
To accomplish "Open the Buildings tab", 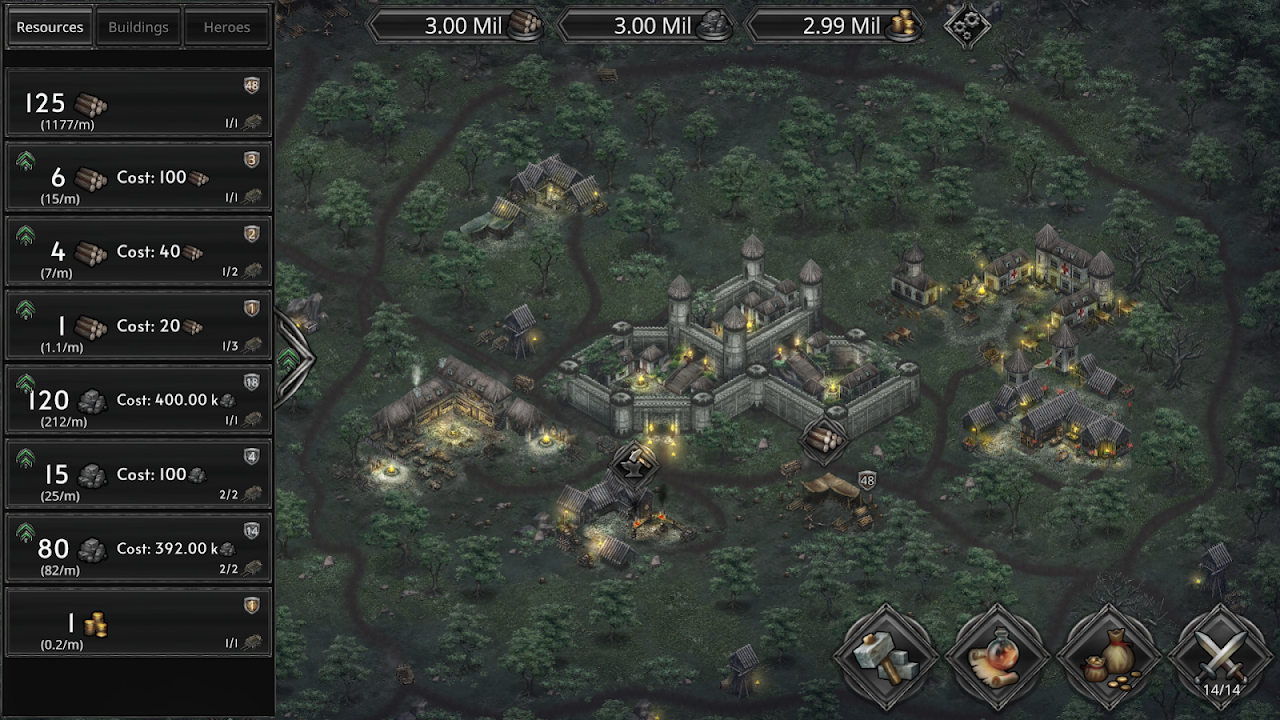I will coord(138,27).
